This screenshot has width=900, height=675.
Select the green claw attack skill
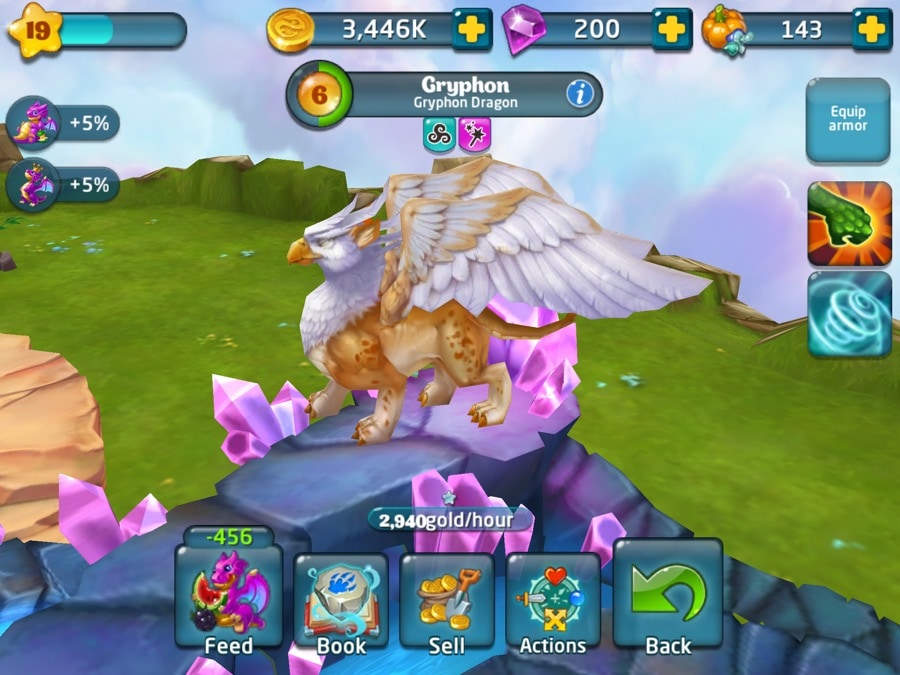click(849, 224)
